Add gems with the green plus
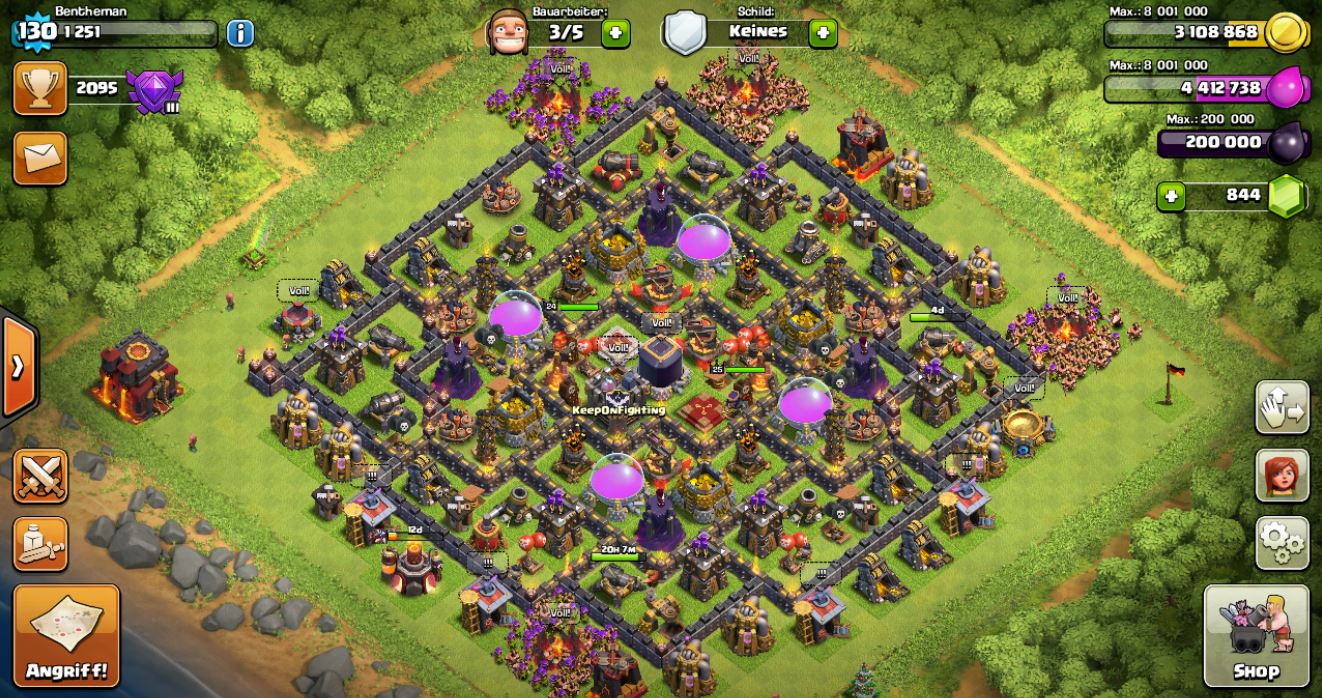This screenshot has height=698, width=1322. [x=1171, y=196]
